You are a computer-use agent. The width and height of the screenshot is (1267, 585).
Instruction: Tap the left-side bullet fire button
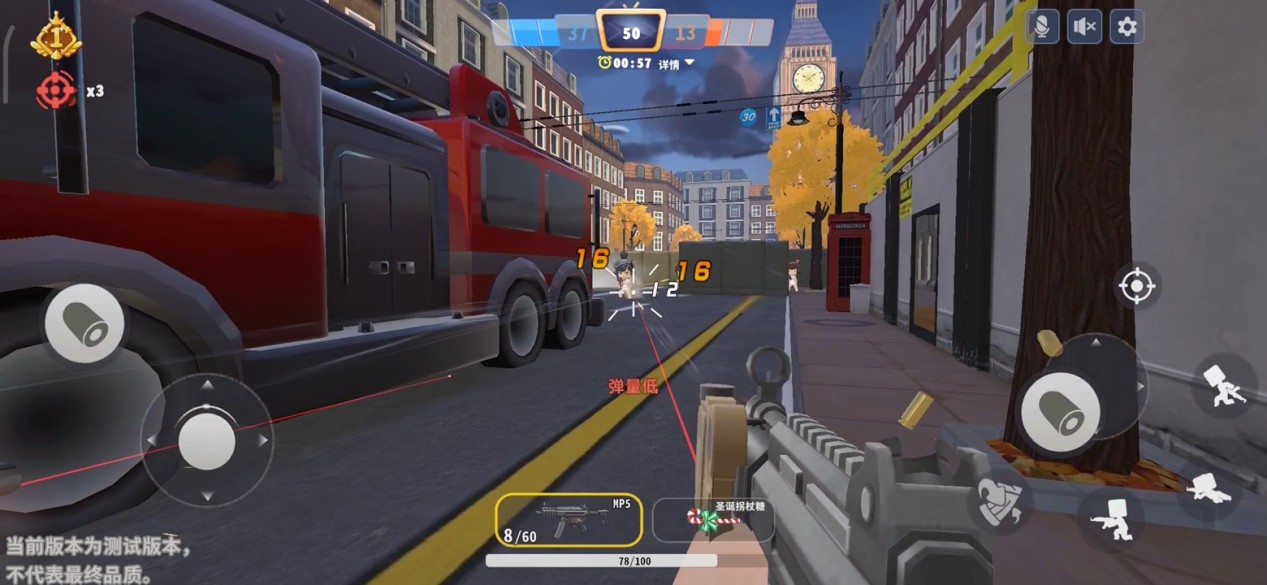pyautogui.click(x=85, y=324)
